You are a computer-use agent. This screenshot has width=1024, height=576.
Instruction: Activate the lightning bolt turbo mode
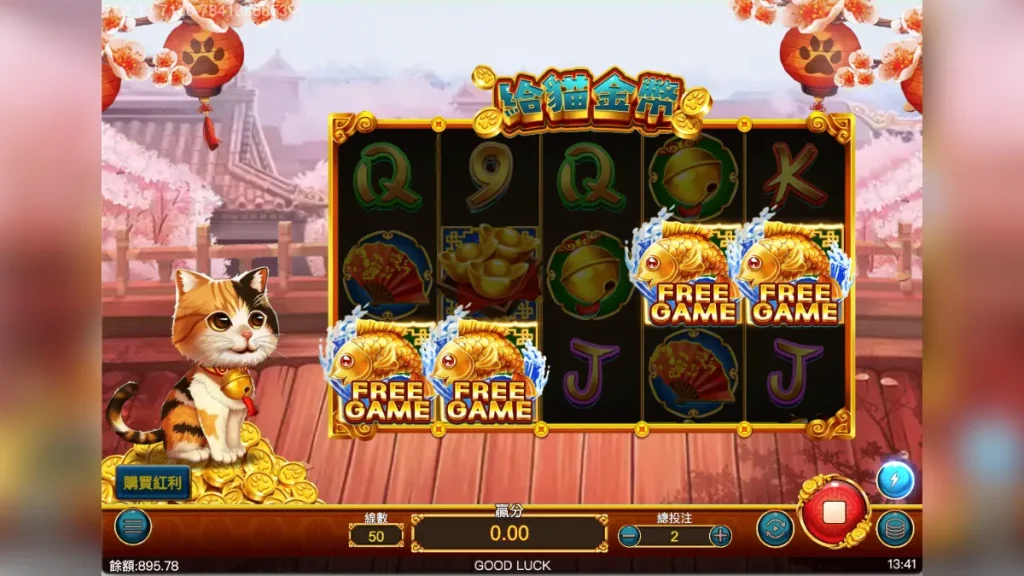click(x=894, y=480)
